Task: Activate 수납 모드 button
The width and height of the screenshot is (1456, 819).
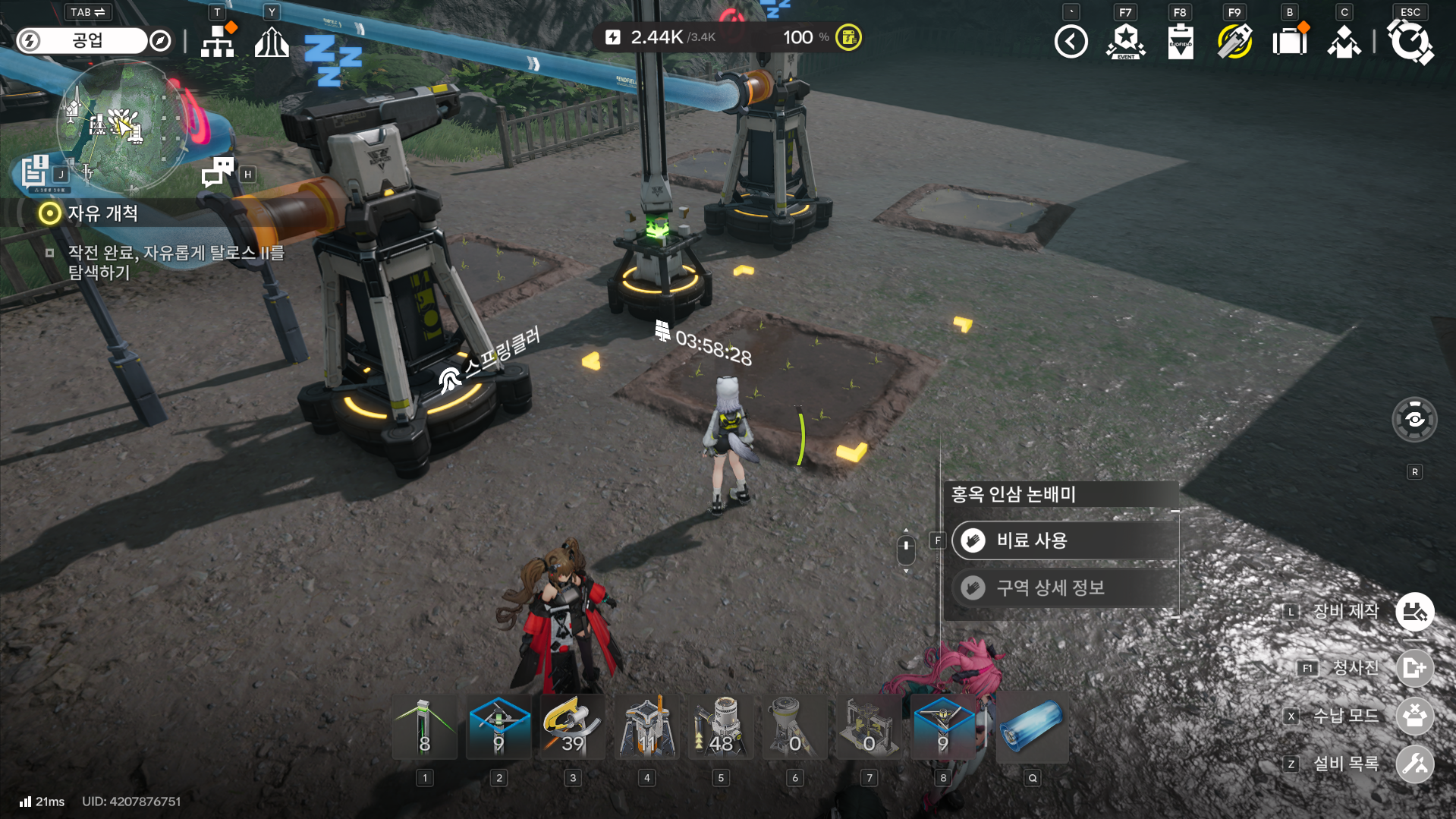Action: pos(1414,716)
